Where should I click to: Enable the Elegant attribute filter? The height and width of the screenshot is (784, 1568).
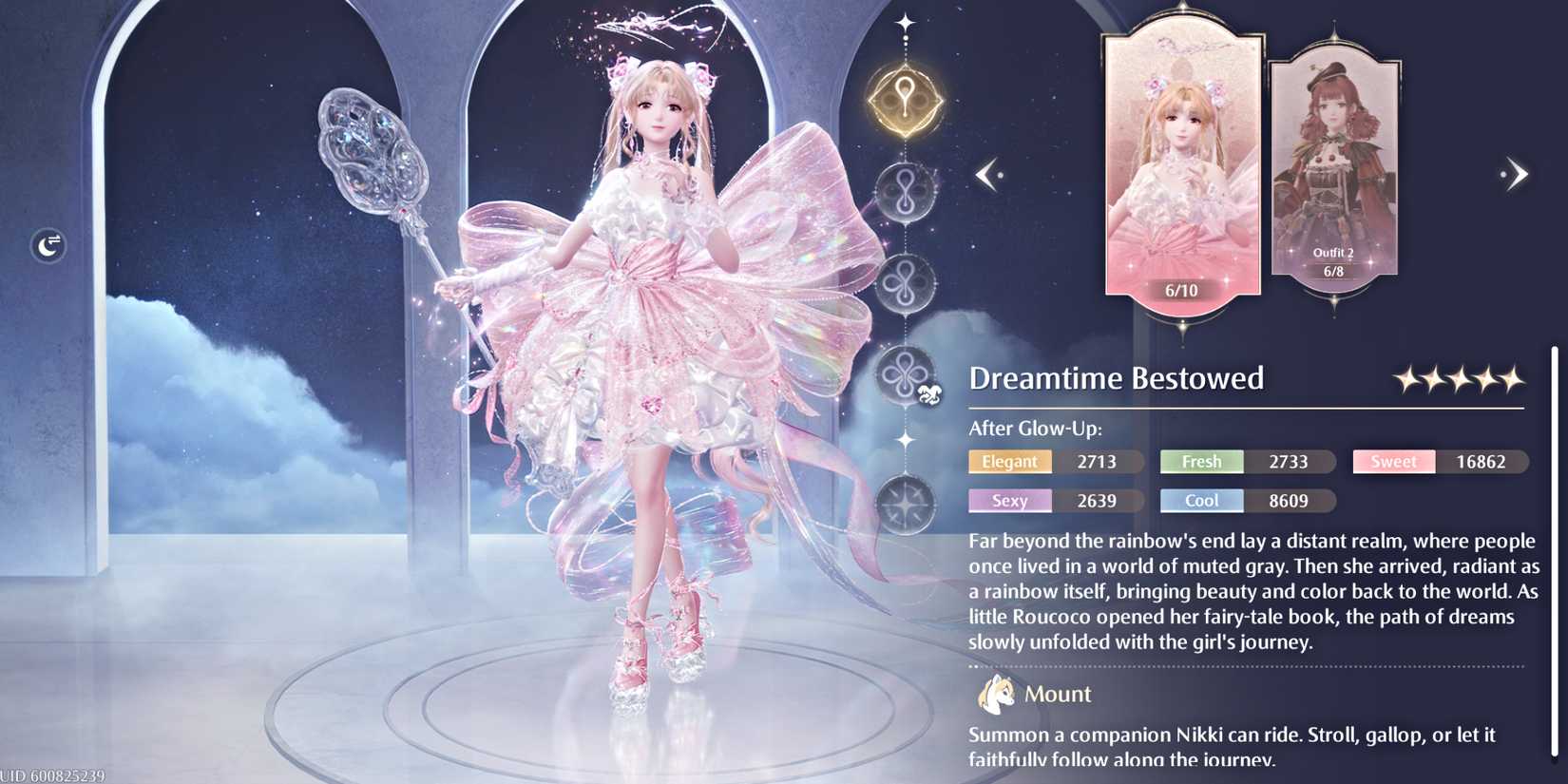[x=1009, y=462]
